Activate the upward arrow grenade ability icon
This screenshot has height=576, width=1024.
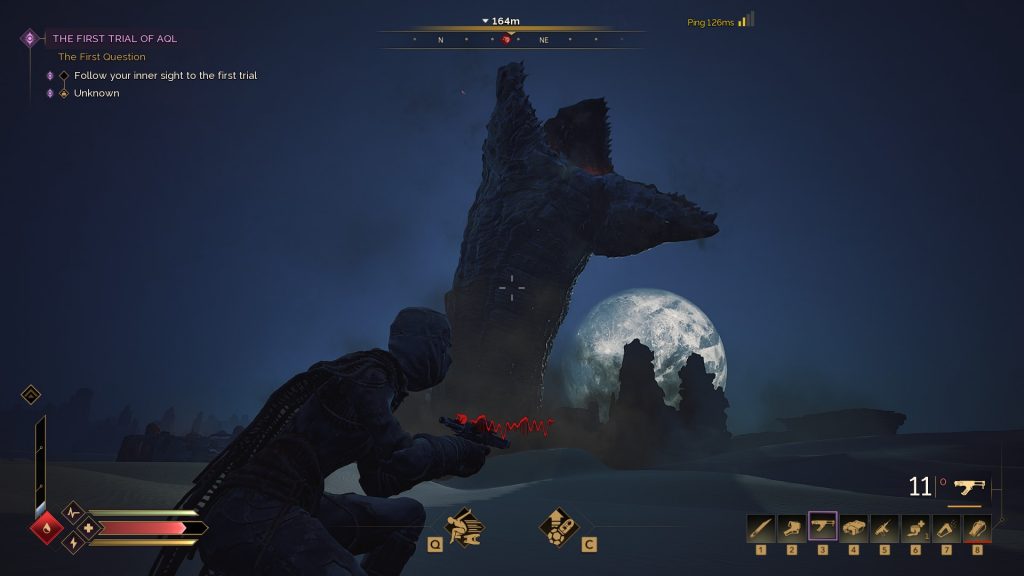coord(559,525)
